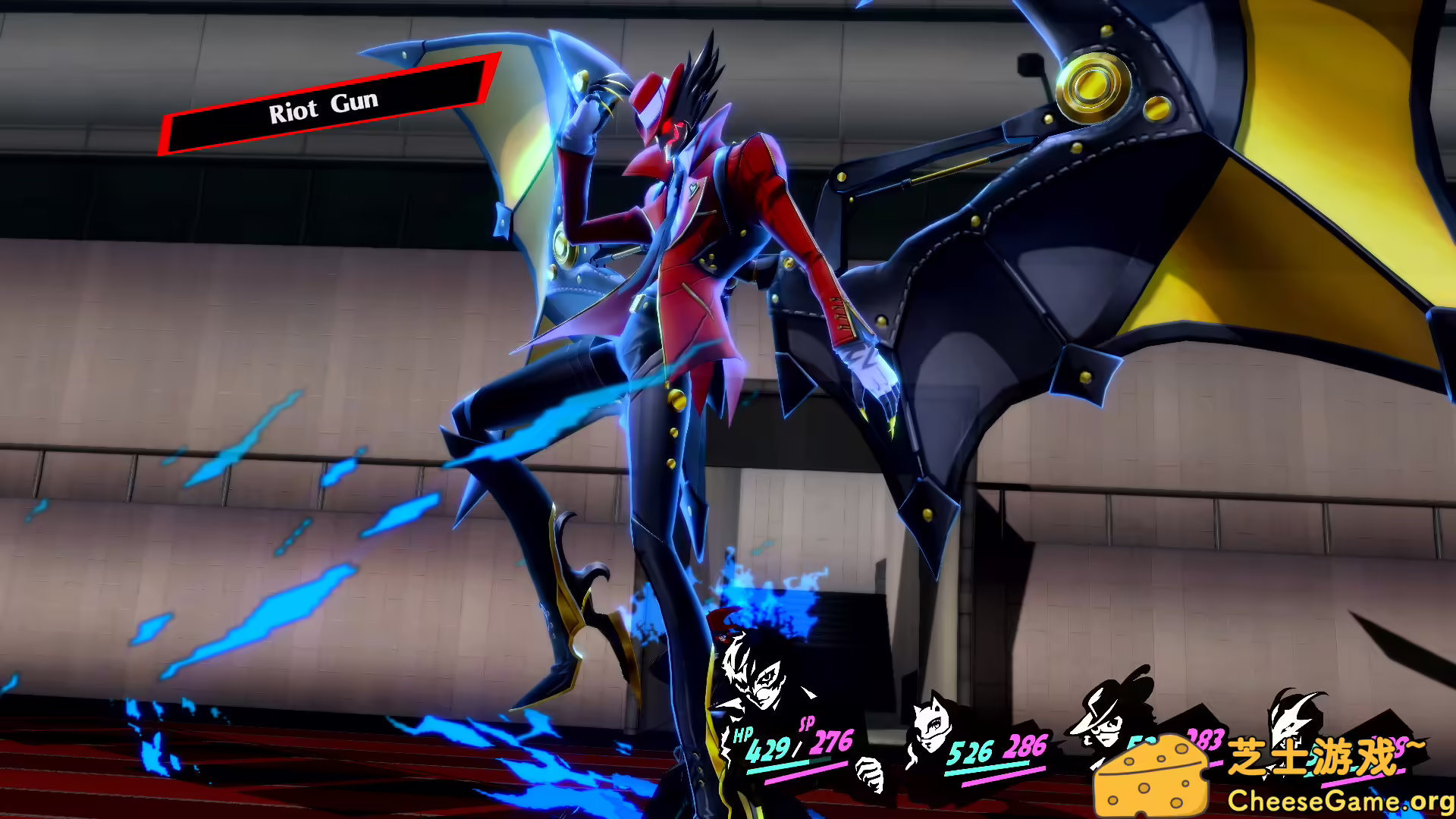Open the CheeseGame.org link
Viewport: 1456px width, 819px height.
tap(1339, 799)
